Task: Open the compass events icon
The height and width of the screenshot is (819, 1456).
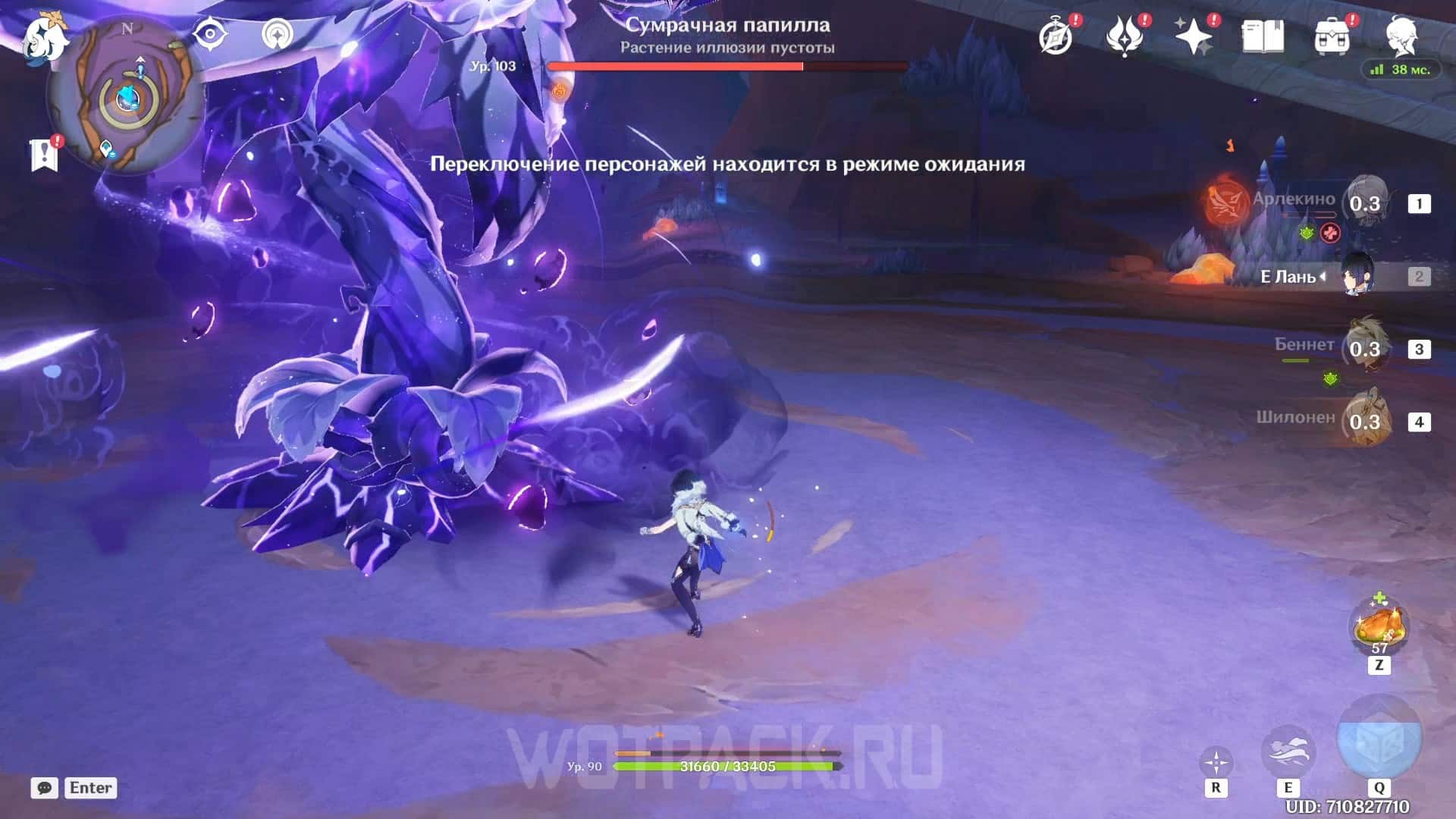Action: pos(1056,36)
